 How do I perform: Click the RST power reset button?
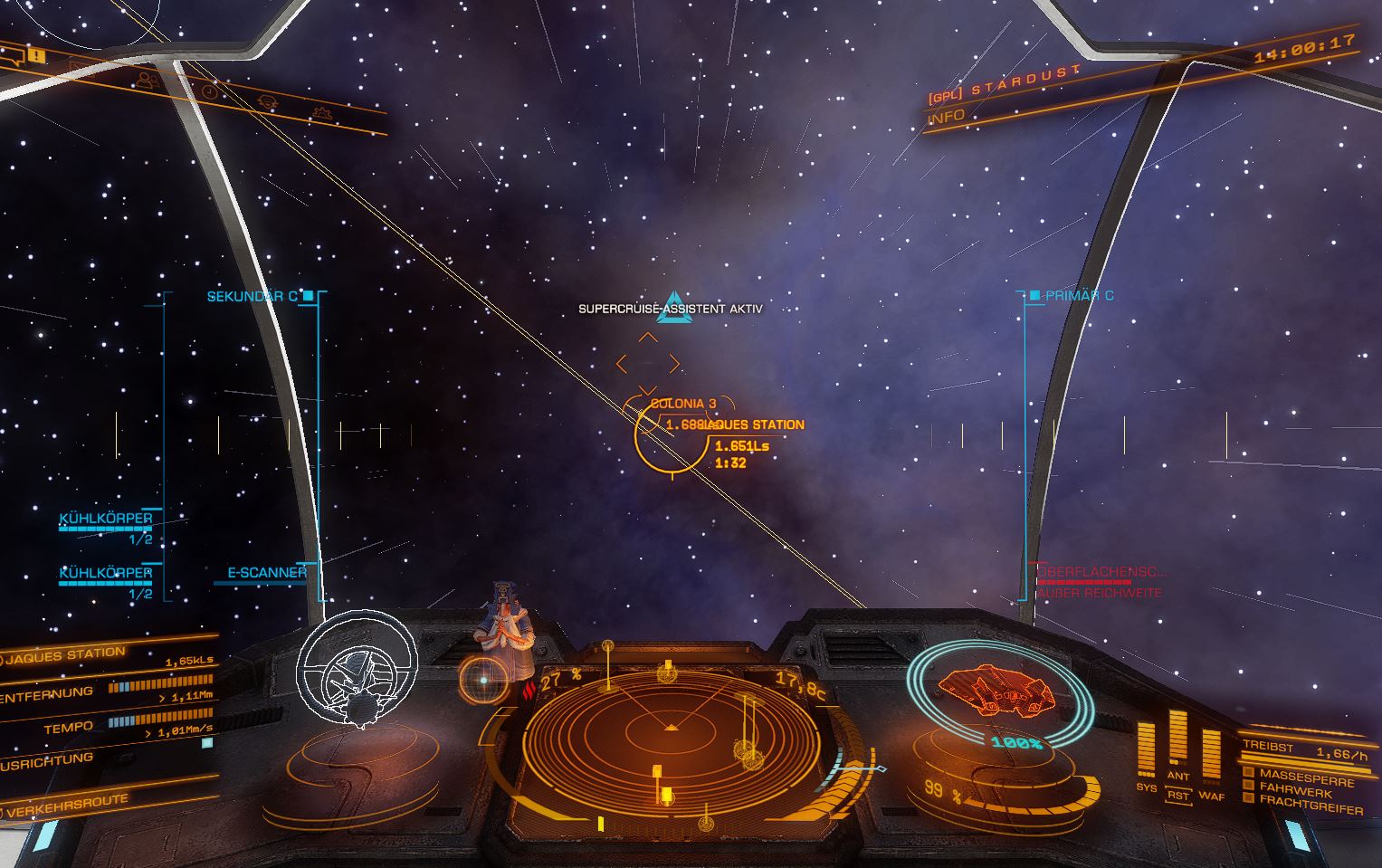pyautogui.click(x=1177, y=796)
